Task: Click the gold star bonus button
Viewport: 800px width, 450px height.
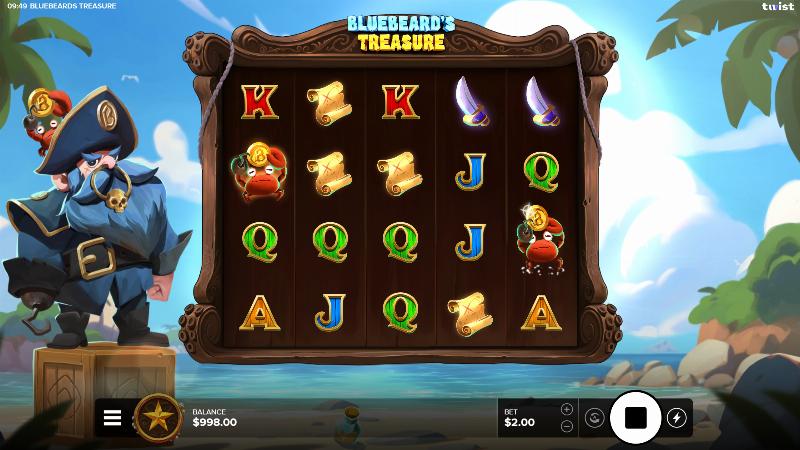Action: pos(157,418)
